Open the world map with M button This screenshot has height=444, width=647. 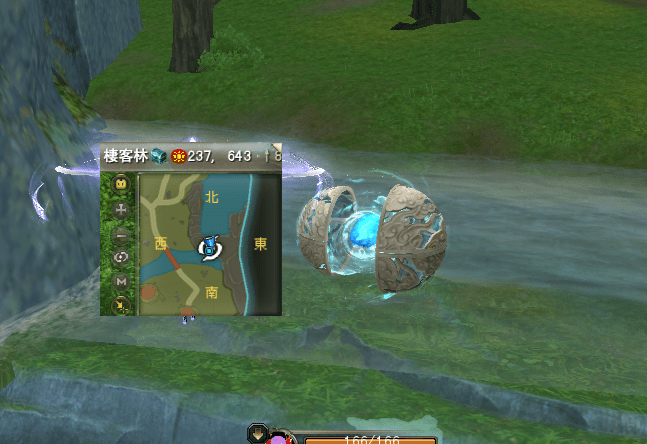click(x=122, y=281)
